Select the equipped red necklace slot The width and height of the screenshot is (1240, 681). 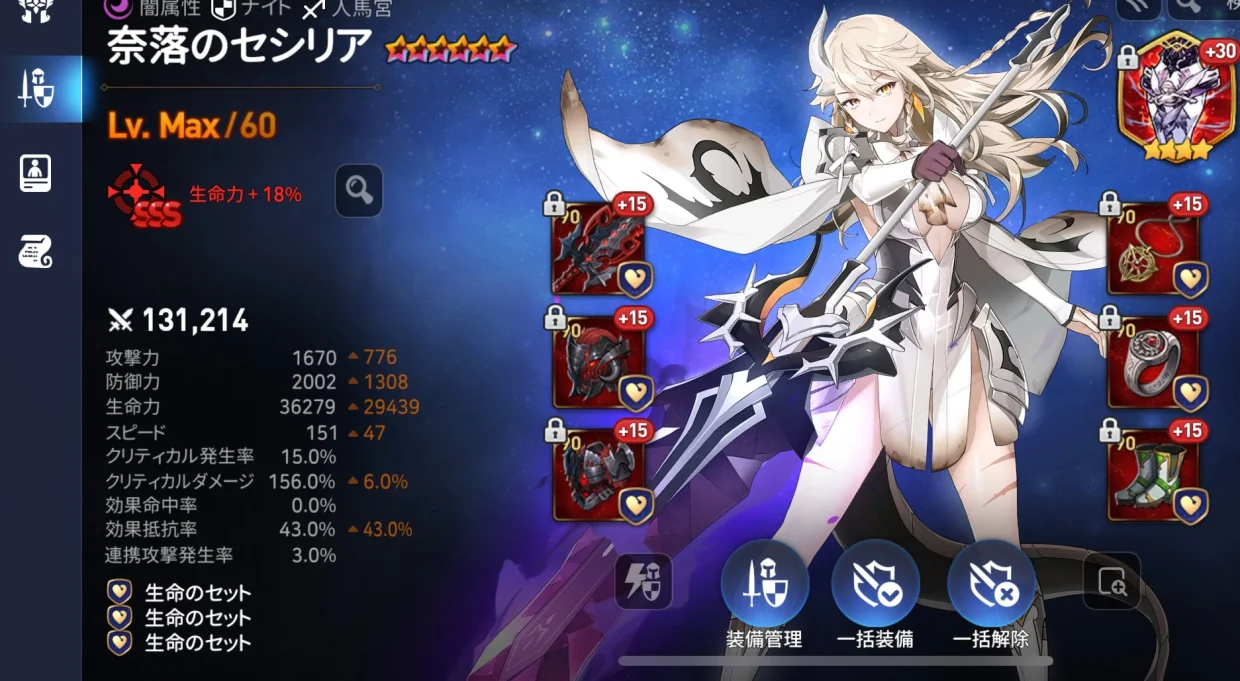(1153, 248)
